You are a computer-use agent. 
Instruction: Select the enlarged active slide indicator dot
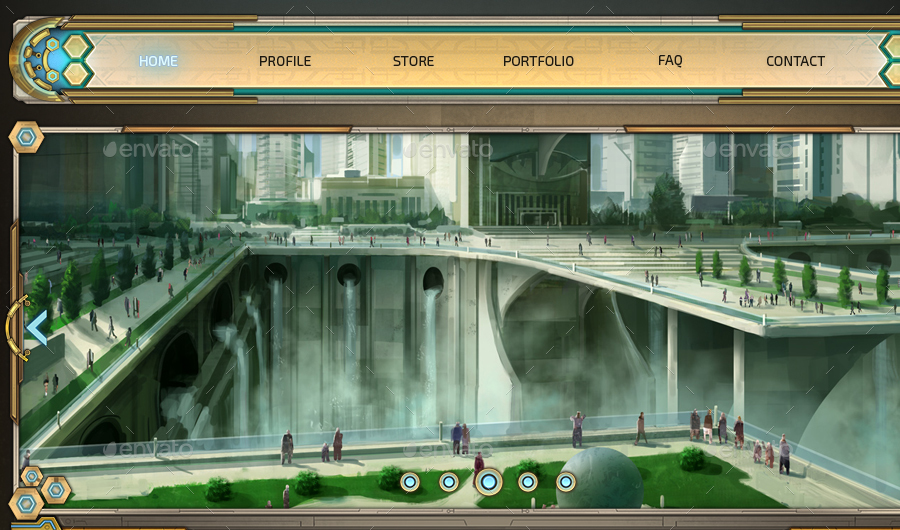pos(488,482)
